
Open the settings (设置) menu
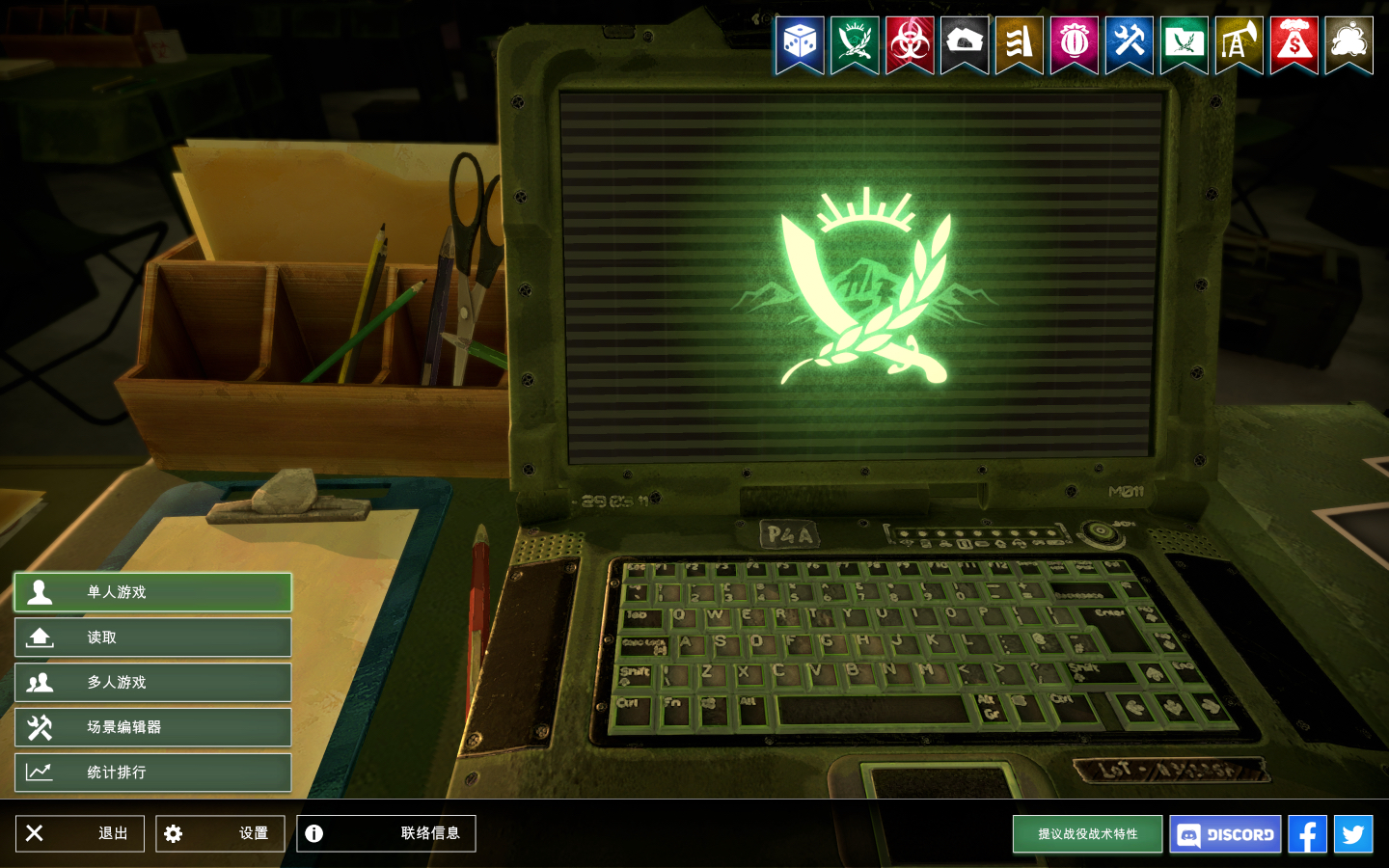tap(220, 833)
